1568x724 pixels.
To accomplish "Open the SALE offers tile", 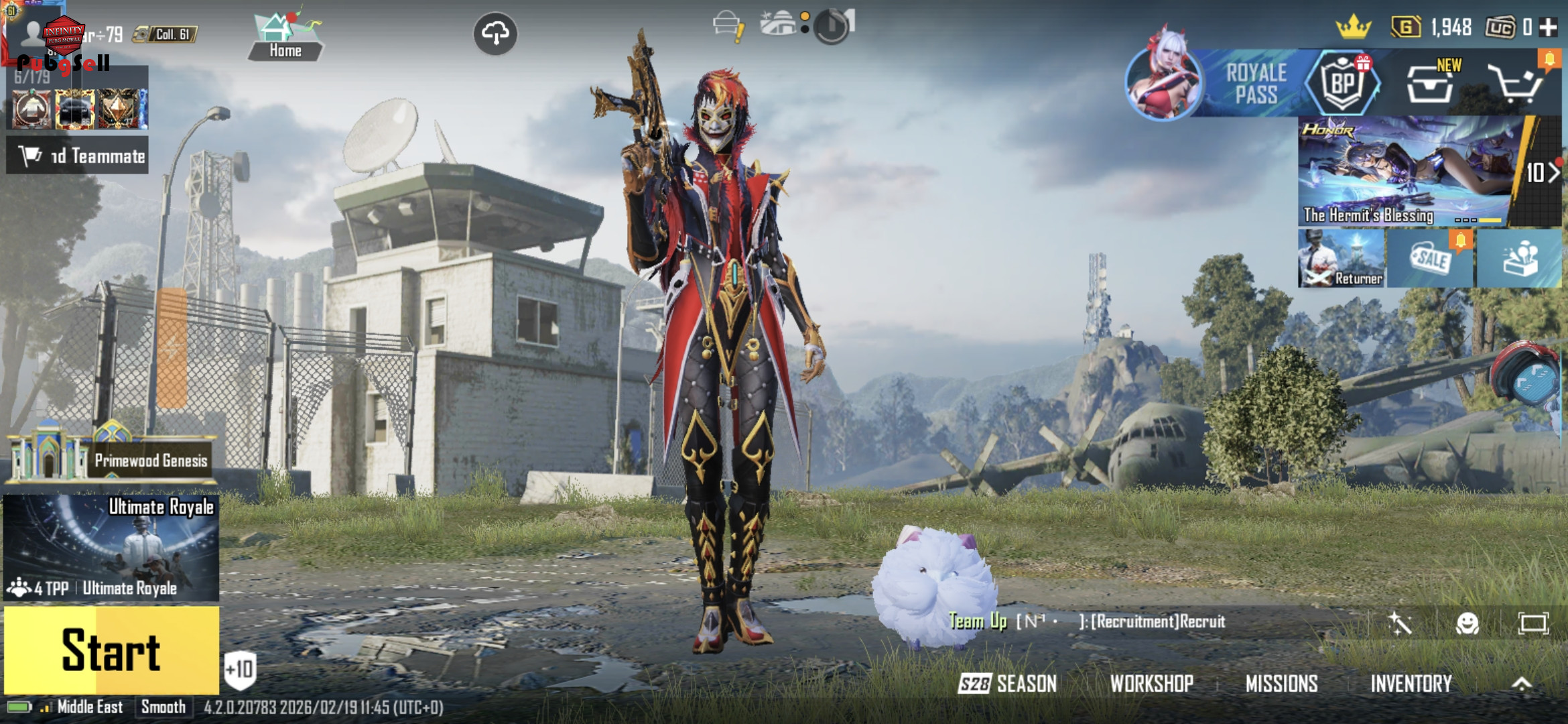I will (x=1430, y=259).
